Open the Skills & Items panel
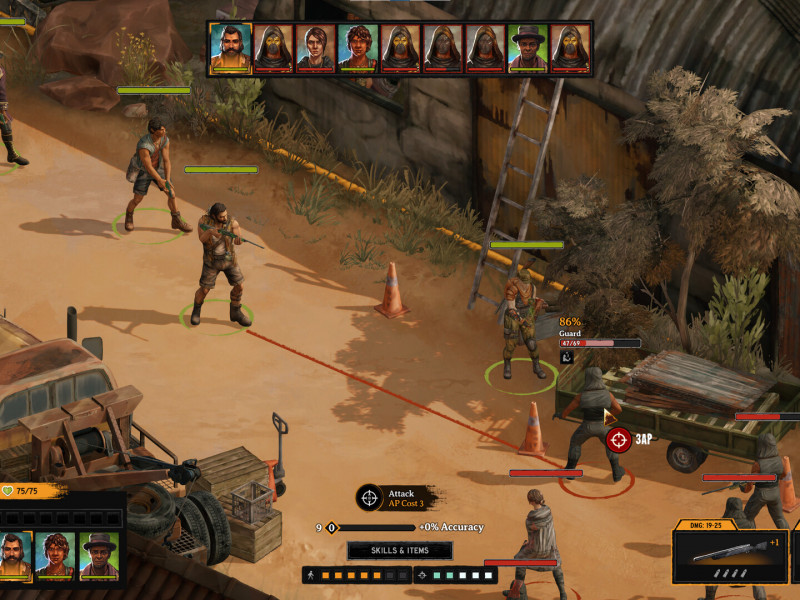The image size is (800, 600). [x=400, y=551]
